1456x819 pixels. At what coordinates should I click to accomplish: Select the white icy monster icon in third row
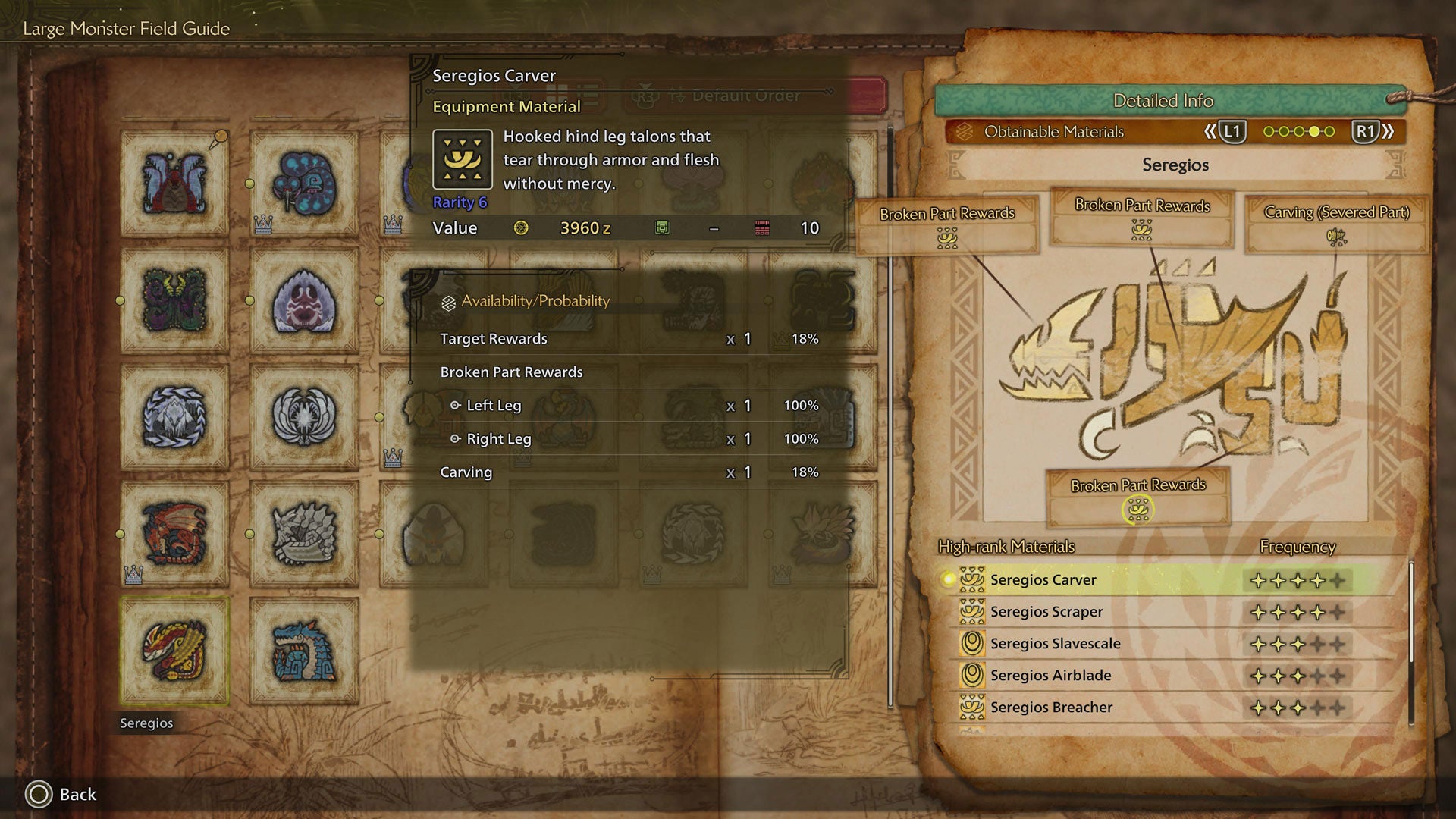pyautogui.click(x=174, y=418)
